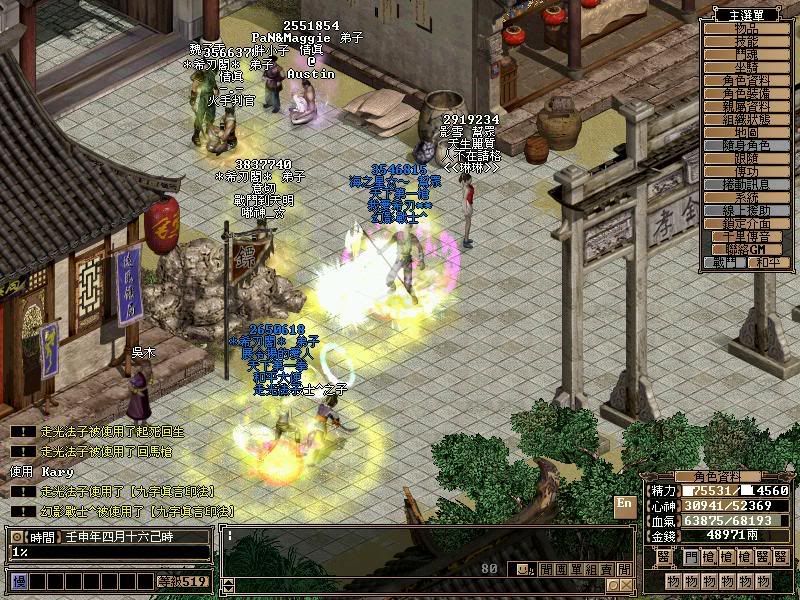This screenshot has width=800, height=600.
Task: Open the 物品 (Items) menu entry
Action: tap(747, 29)
